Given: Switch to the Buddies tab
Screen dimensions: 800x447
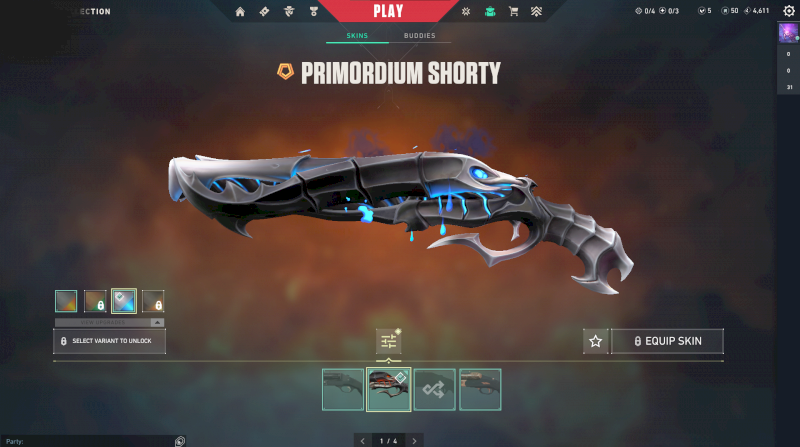Looking at the screenshot, I should coord(420,36).
